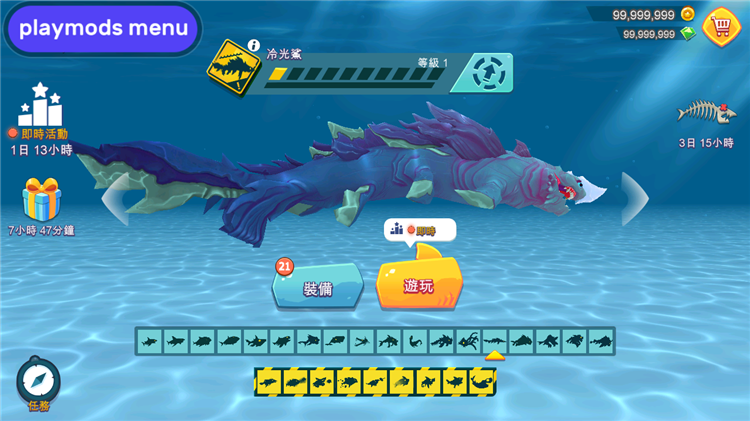Viewport: 750px width, 421px height.
Task: Show previous shark with left arrow
Action: coord(115,197)
